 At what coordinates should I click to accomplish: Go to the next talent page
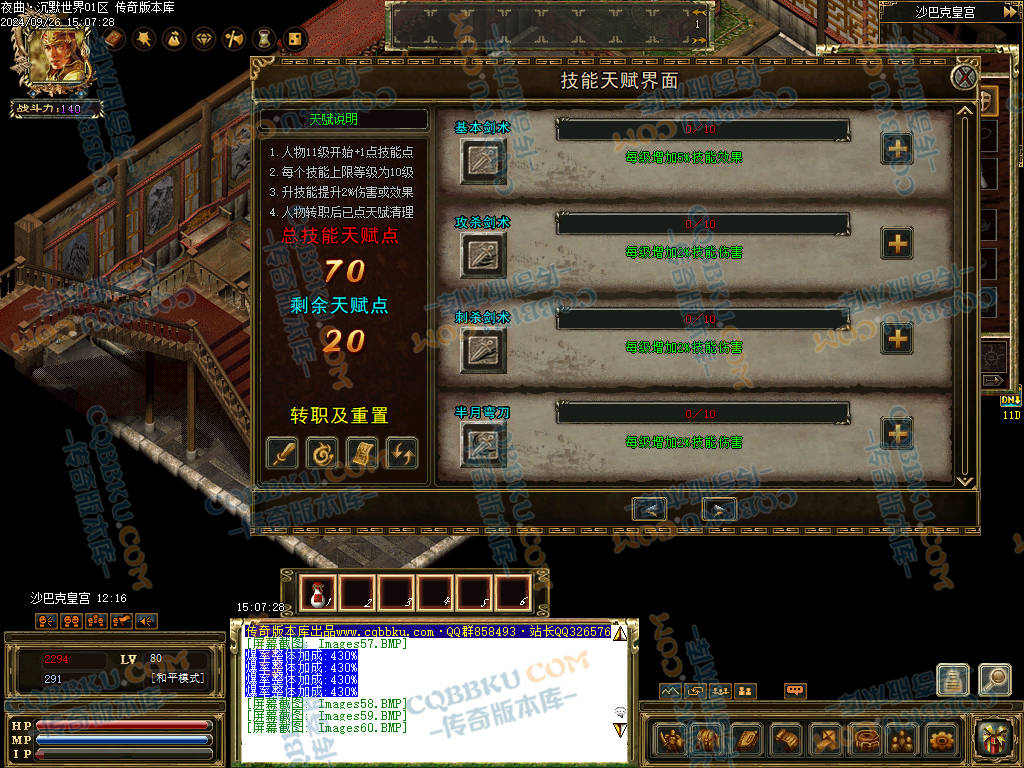pyautogui.click(x=719, y=509)
